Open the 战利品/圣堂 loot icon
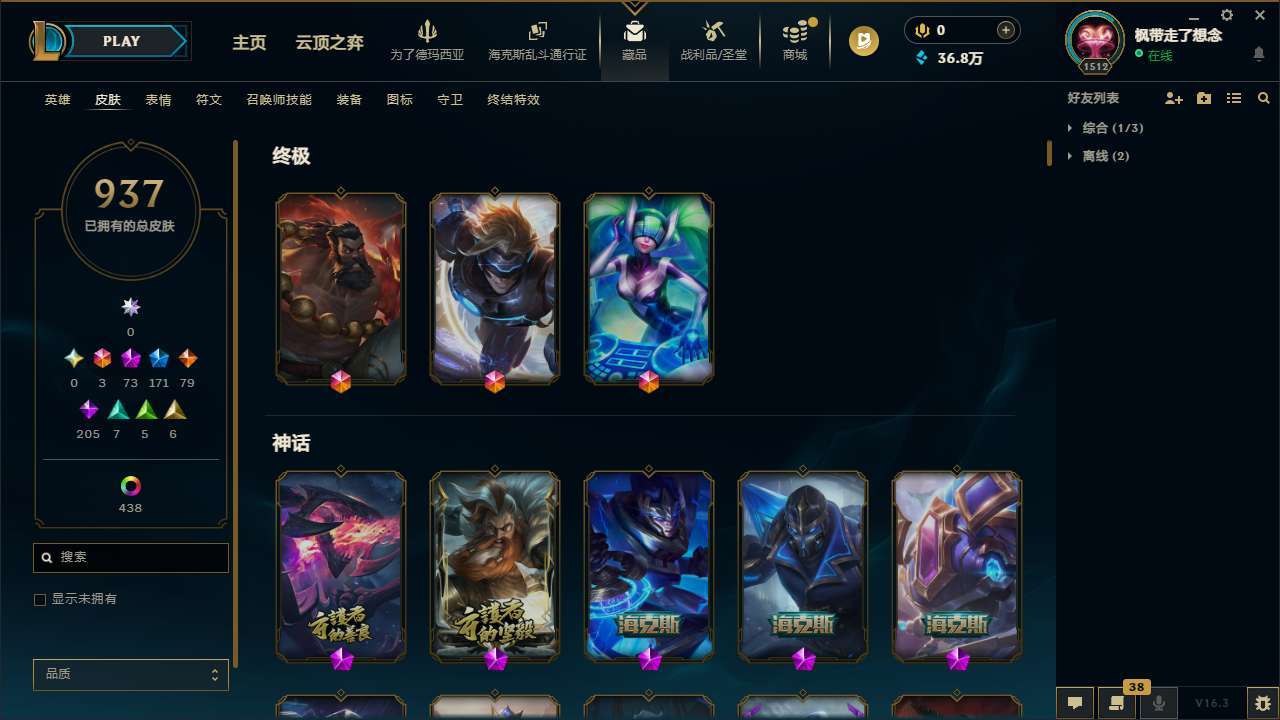The width and height of the screenshot is (1280, 720). (x=714, y=35)
